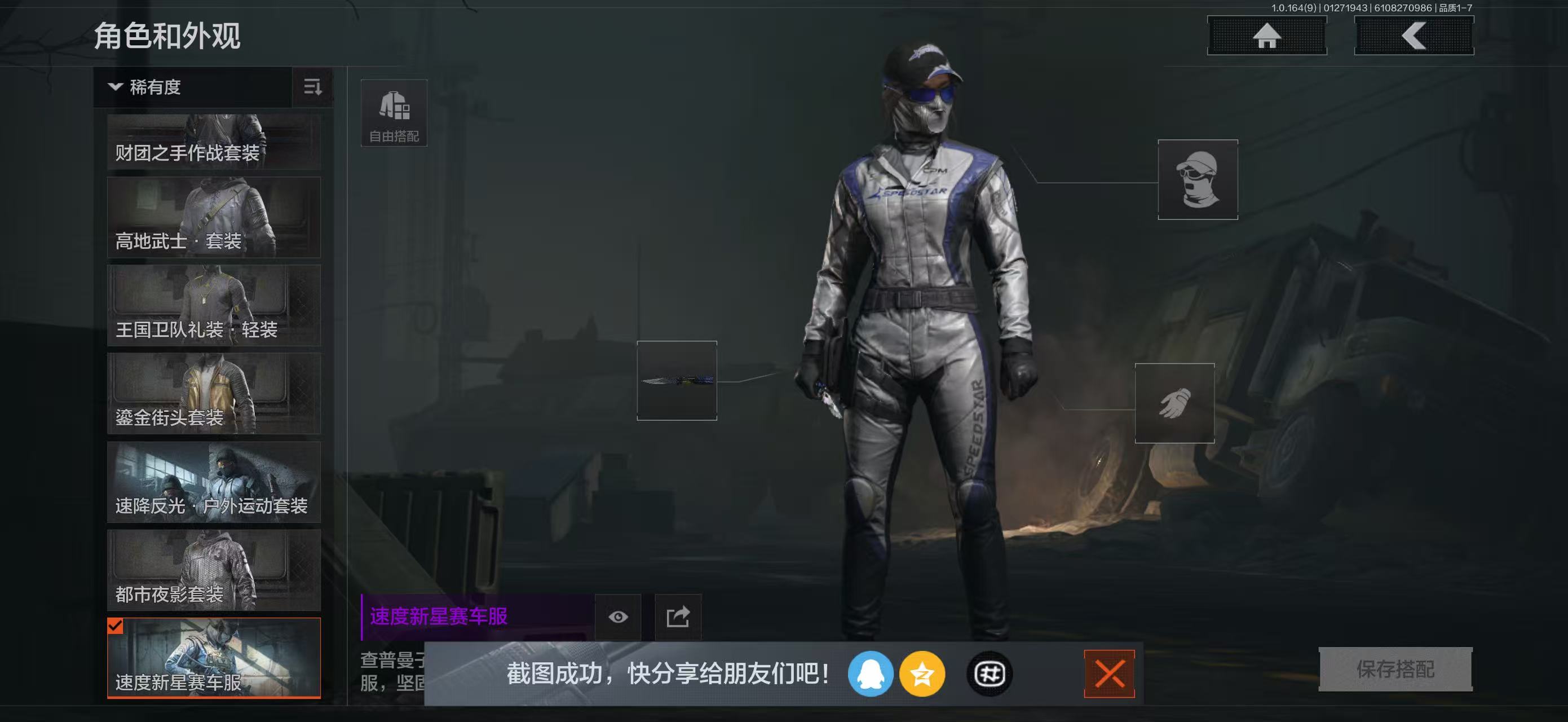This screenshot has height=722, width=1568.
Task: Return home using the house icon
Action: click(x=1267, y=36)
